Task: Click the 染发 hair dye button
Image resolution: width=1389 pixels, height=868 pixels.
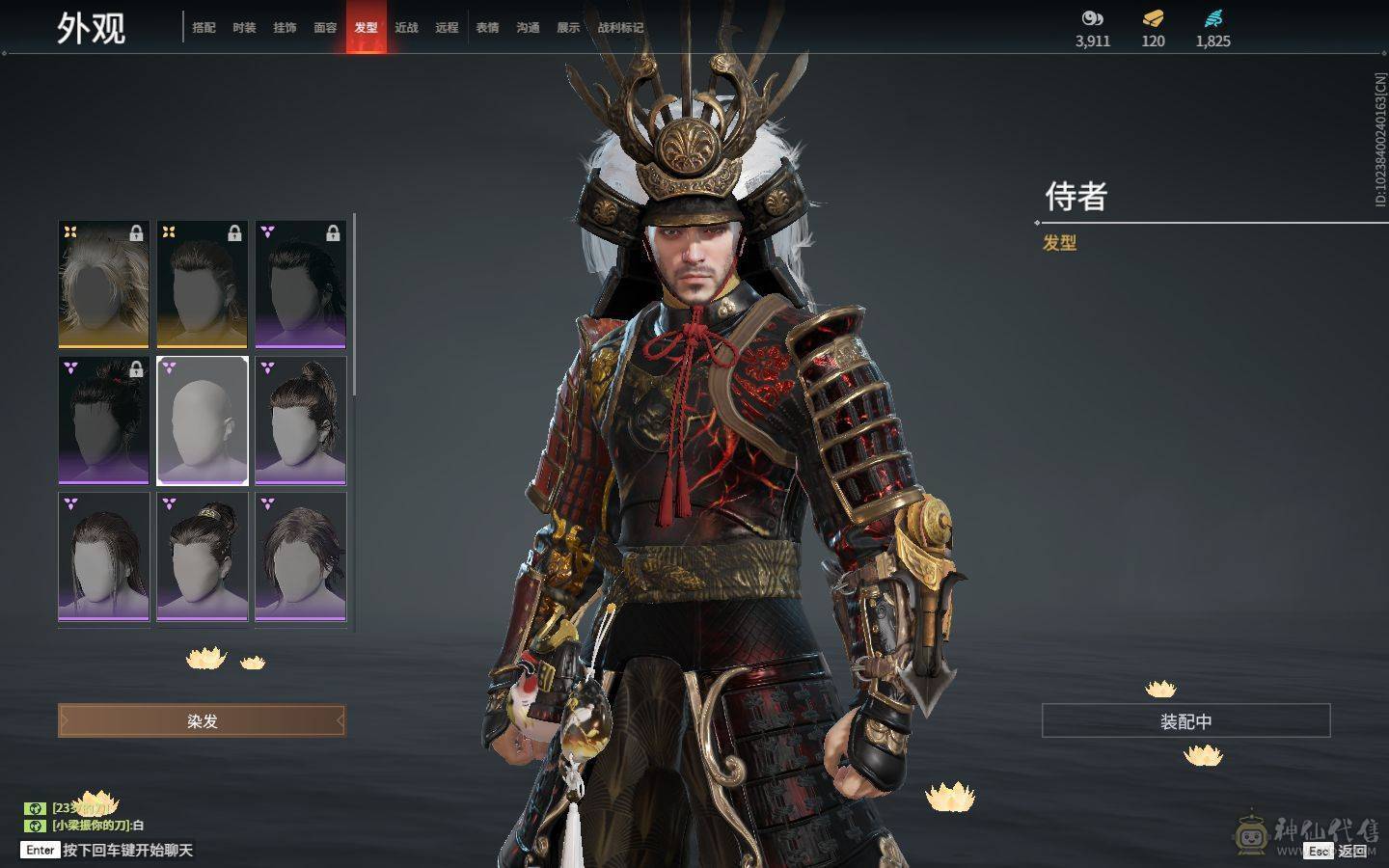Action: [202, 720]
